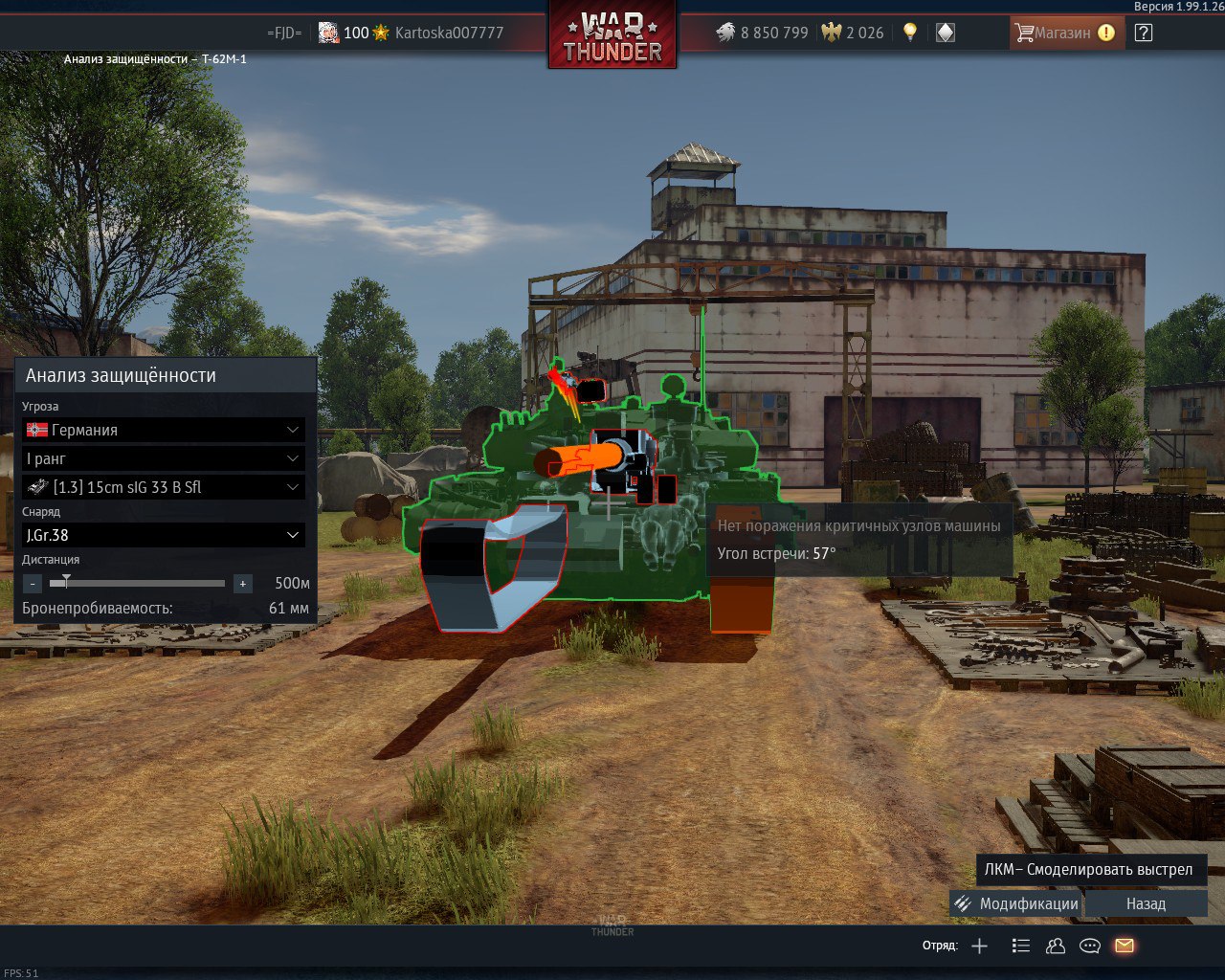Increase distance with the plus button

[x=243, y=583]
